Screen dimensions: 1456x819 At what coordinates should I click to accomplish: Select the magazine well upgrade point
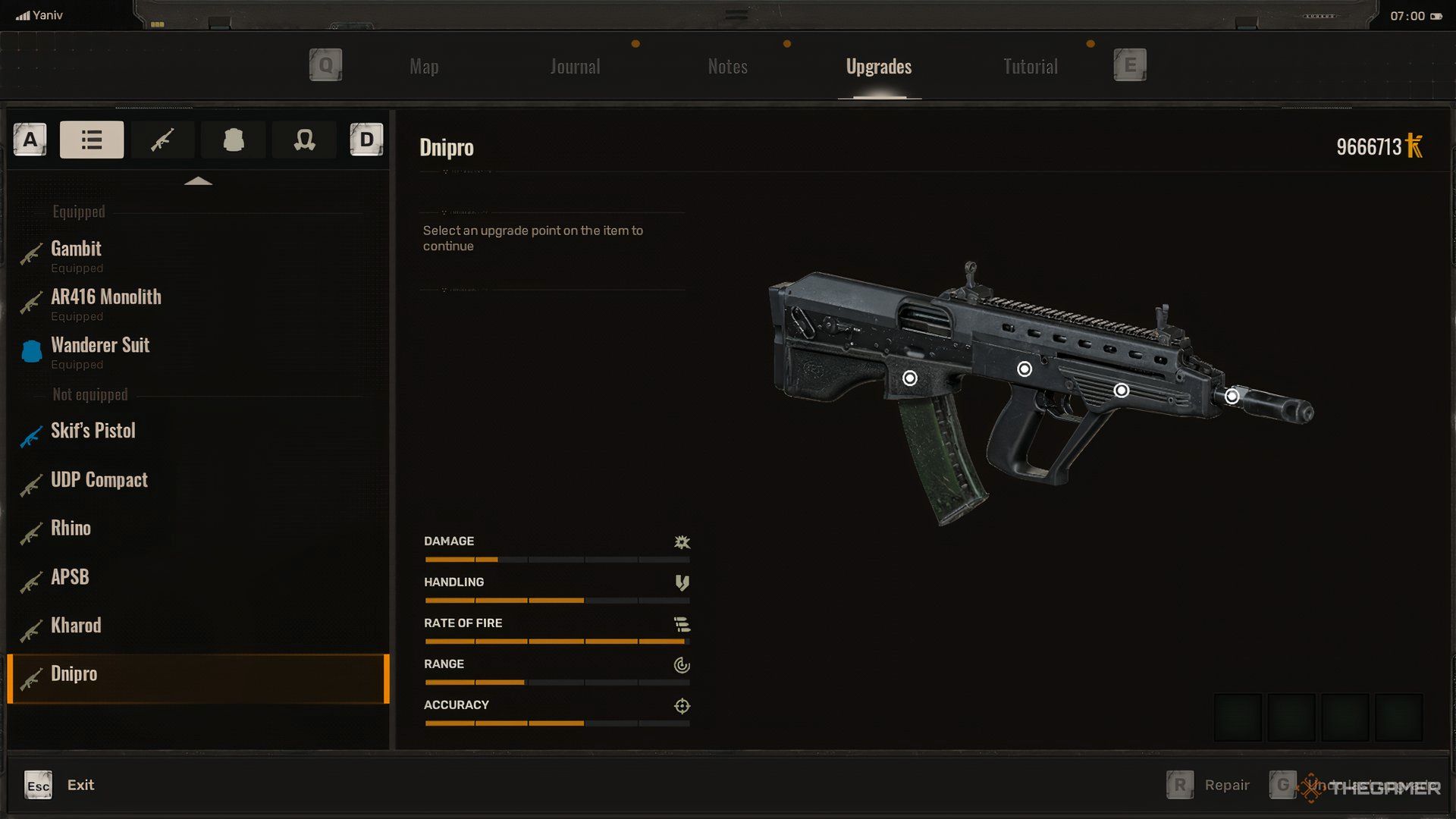(x=910, y=378)
